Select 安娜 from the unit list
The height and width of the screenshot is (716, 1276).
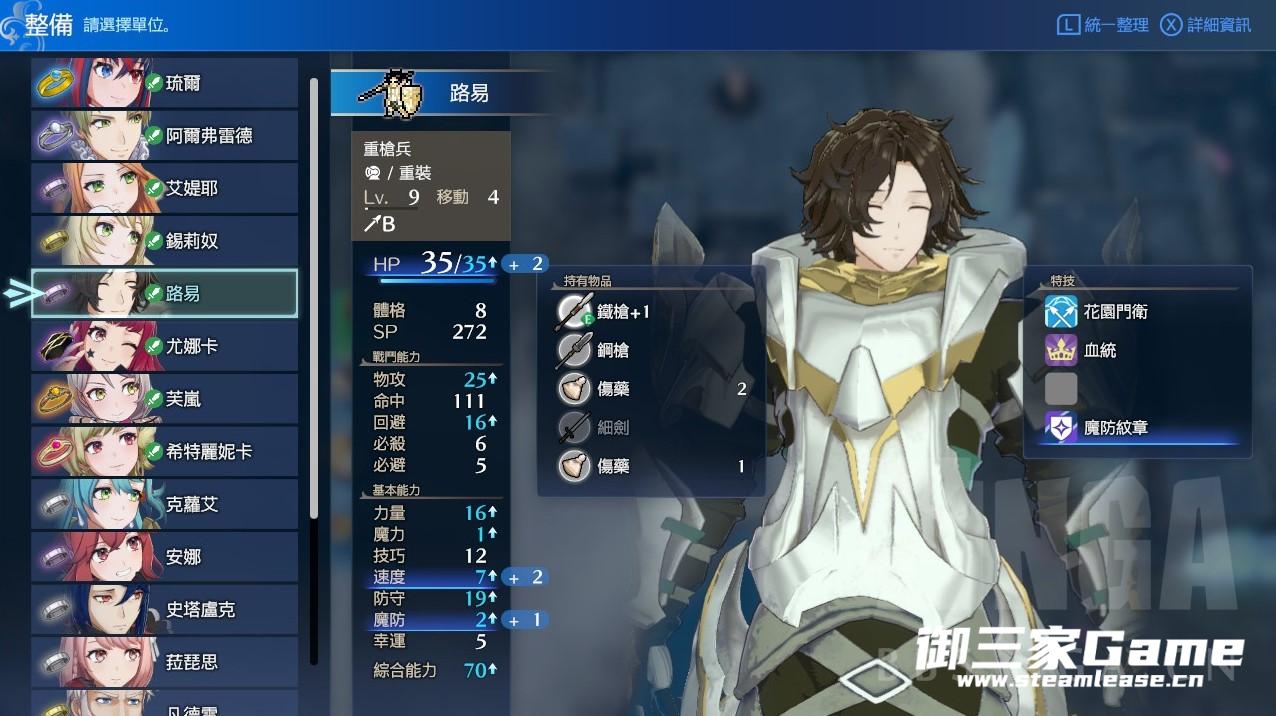tap(165, 557)
